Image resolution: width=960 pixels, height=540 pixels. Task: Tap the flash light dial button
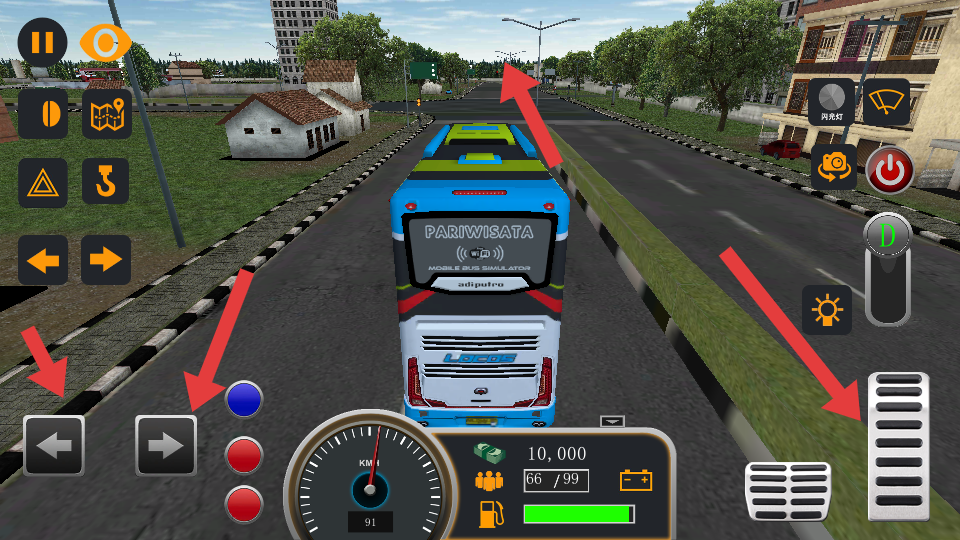[x=832, y=103]
